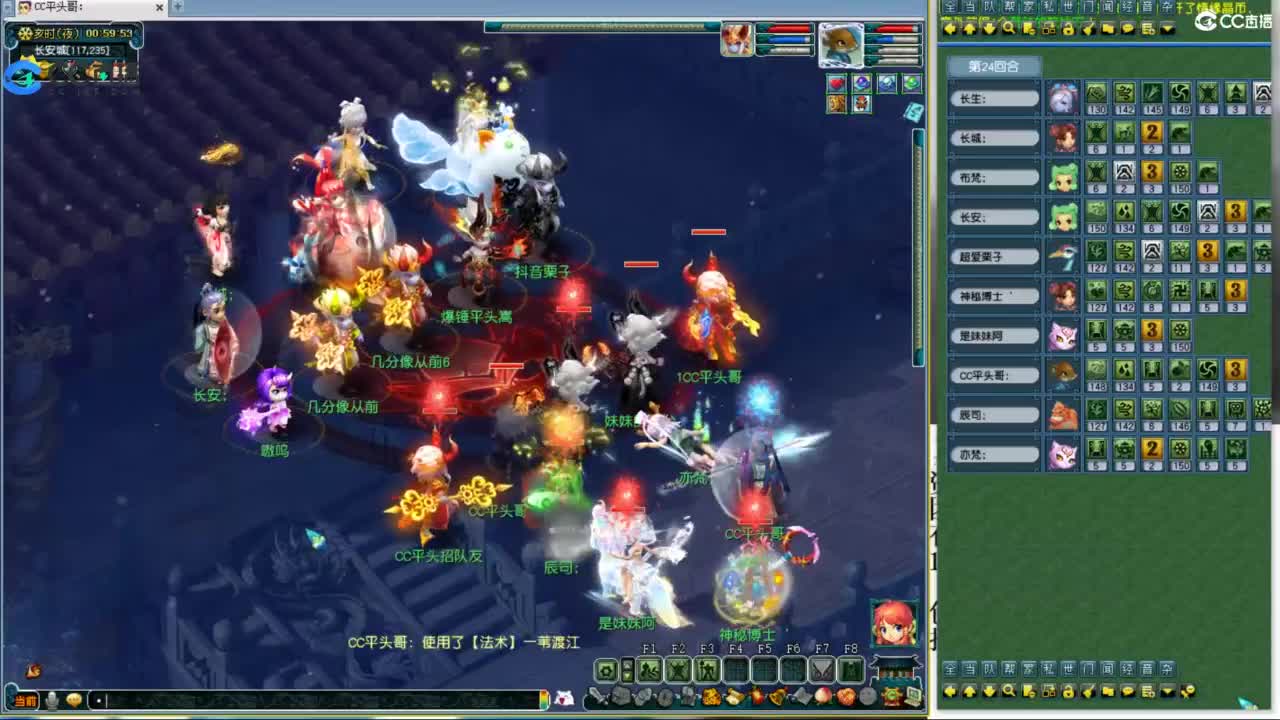Click the bell item icon in the item bar
Viewport: 1280px width, 720px height.
pyautogui.click(x=776, y=696)
